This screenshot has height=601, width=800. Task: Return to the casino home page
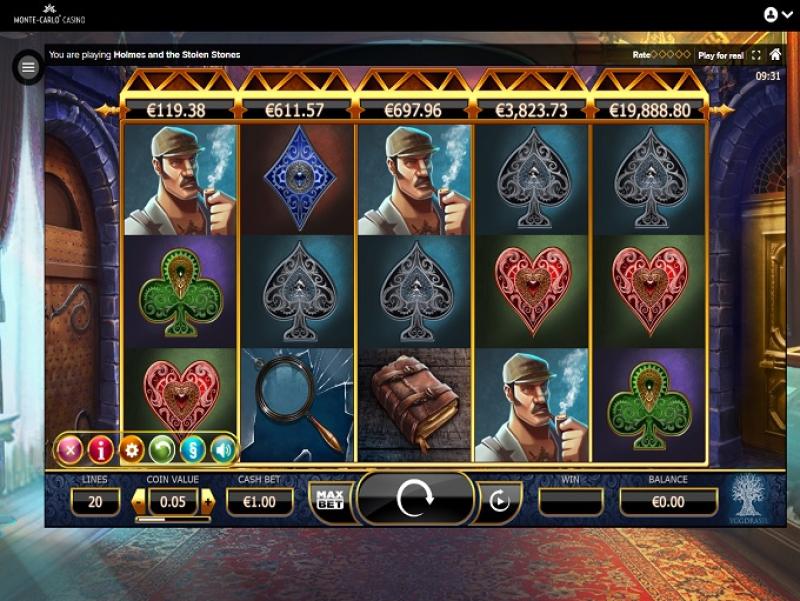(x=775, y=54)
